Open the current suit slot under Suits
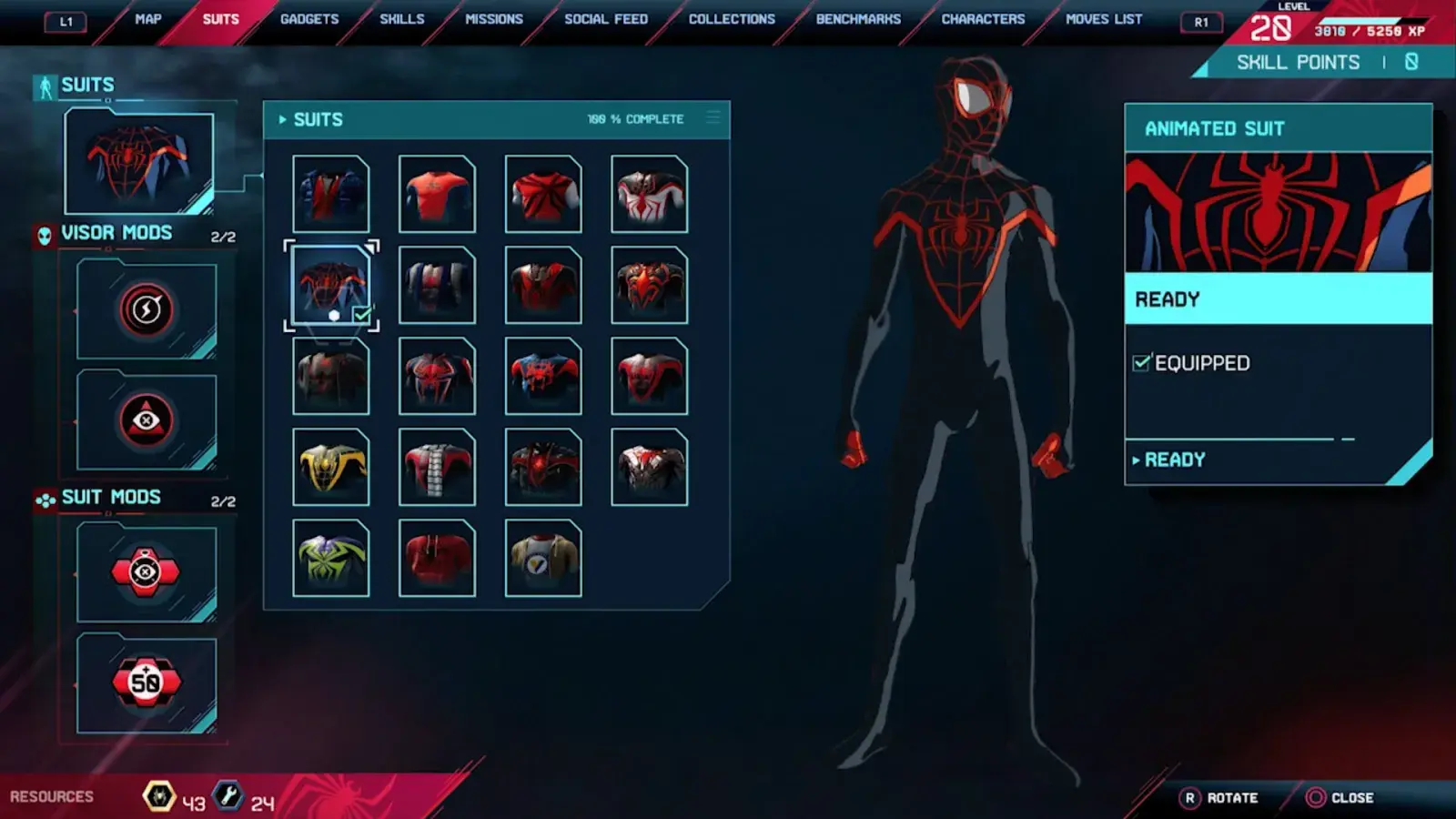The width and height of the screenshot is (1456, 819). 139,162
